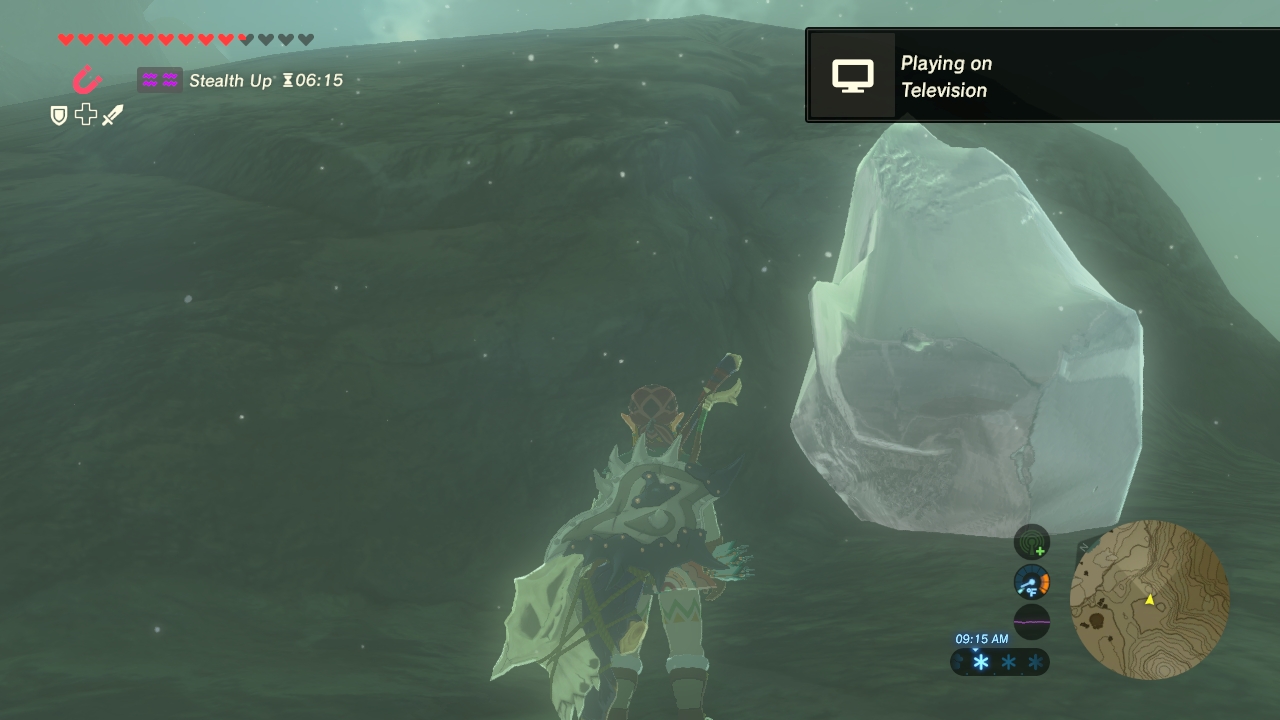1280x720 pixels.
Task: Open the circular terrain minimap
Action: (1149, 599)
